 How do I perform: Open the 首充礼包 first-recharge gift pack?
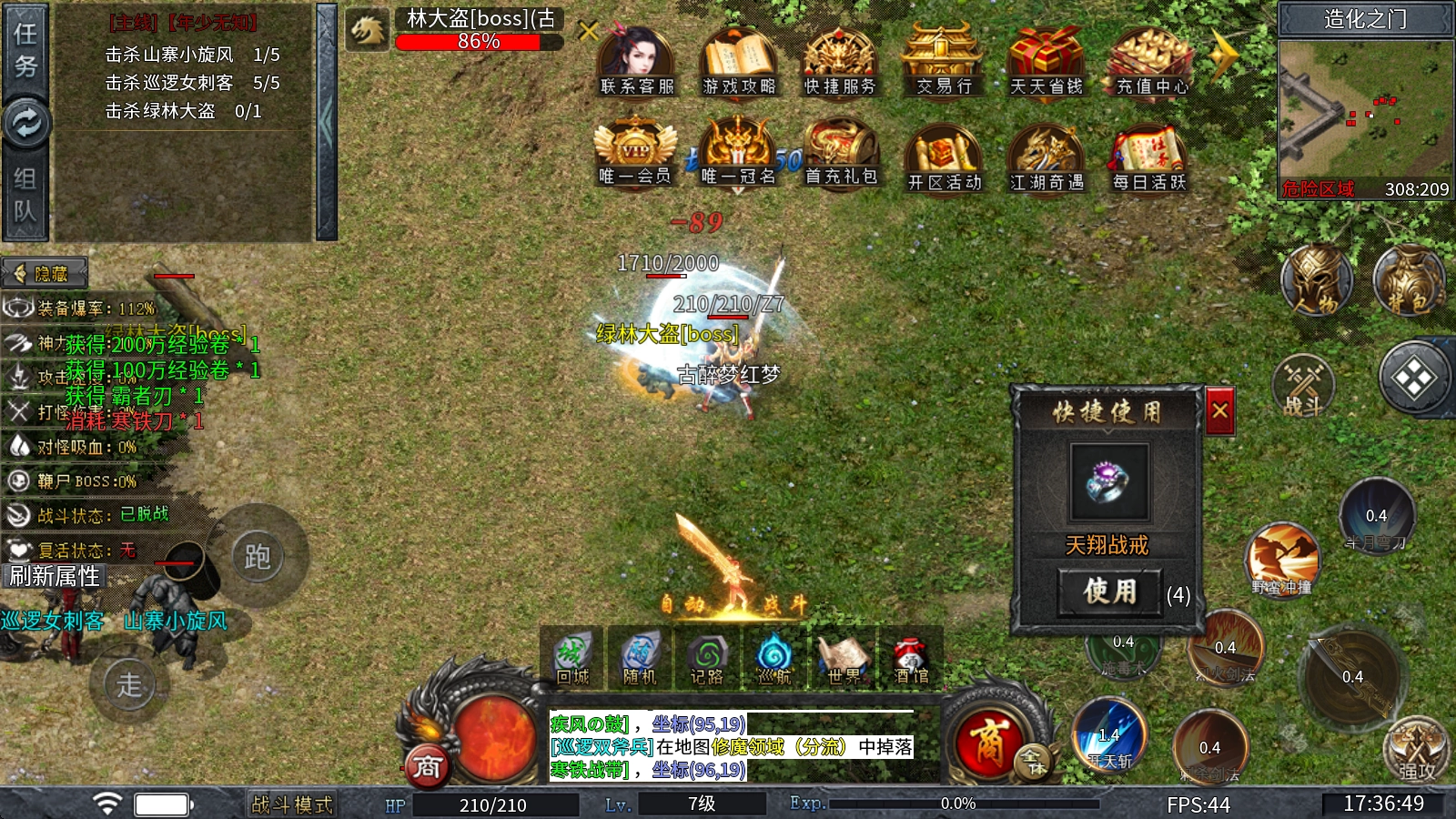click(x=841, y=152)
